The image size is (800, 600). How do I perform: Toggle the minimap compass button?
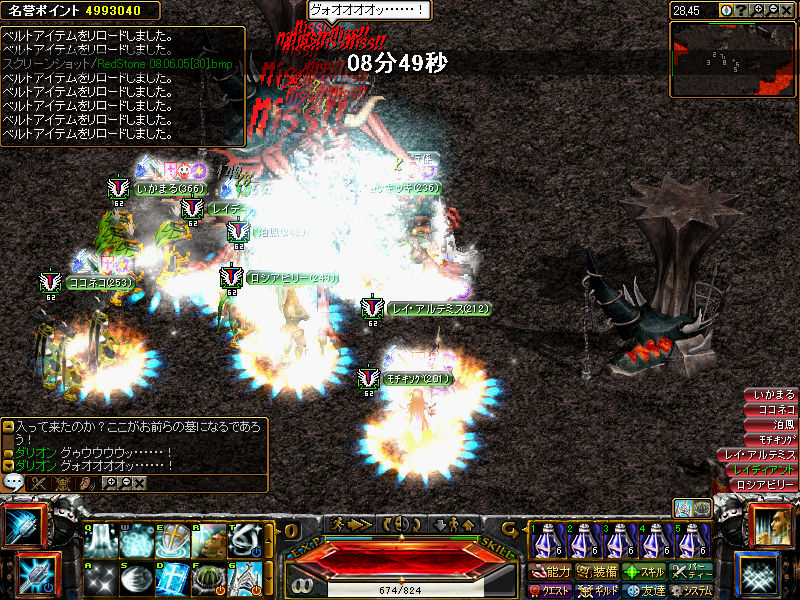tap(726, 10)
